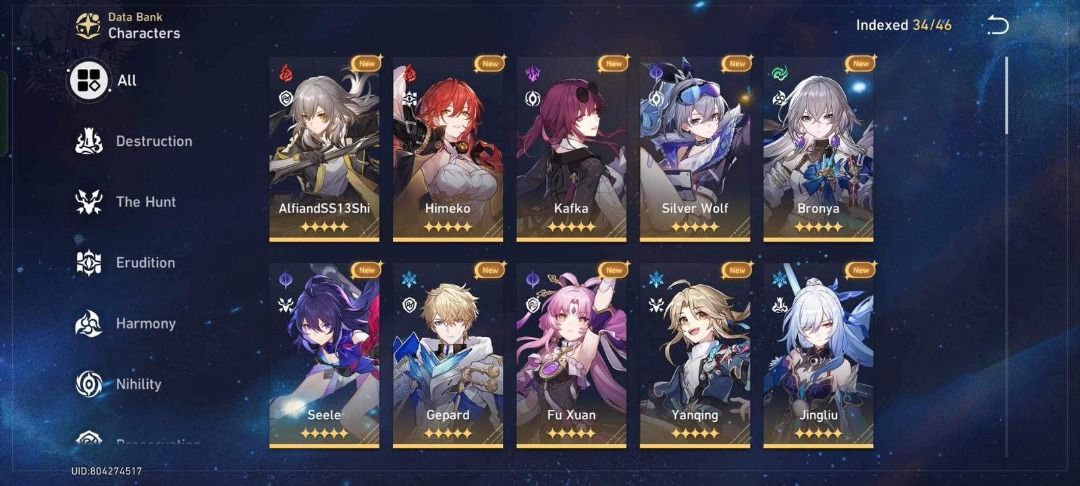Choose the Bronya character card

818,148
